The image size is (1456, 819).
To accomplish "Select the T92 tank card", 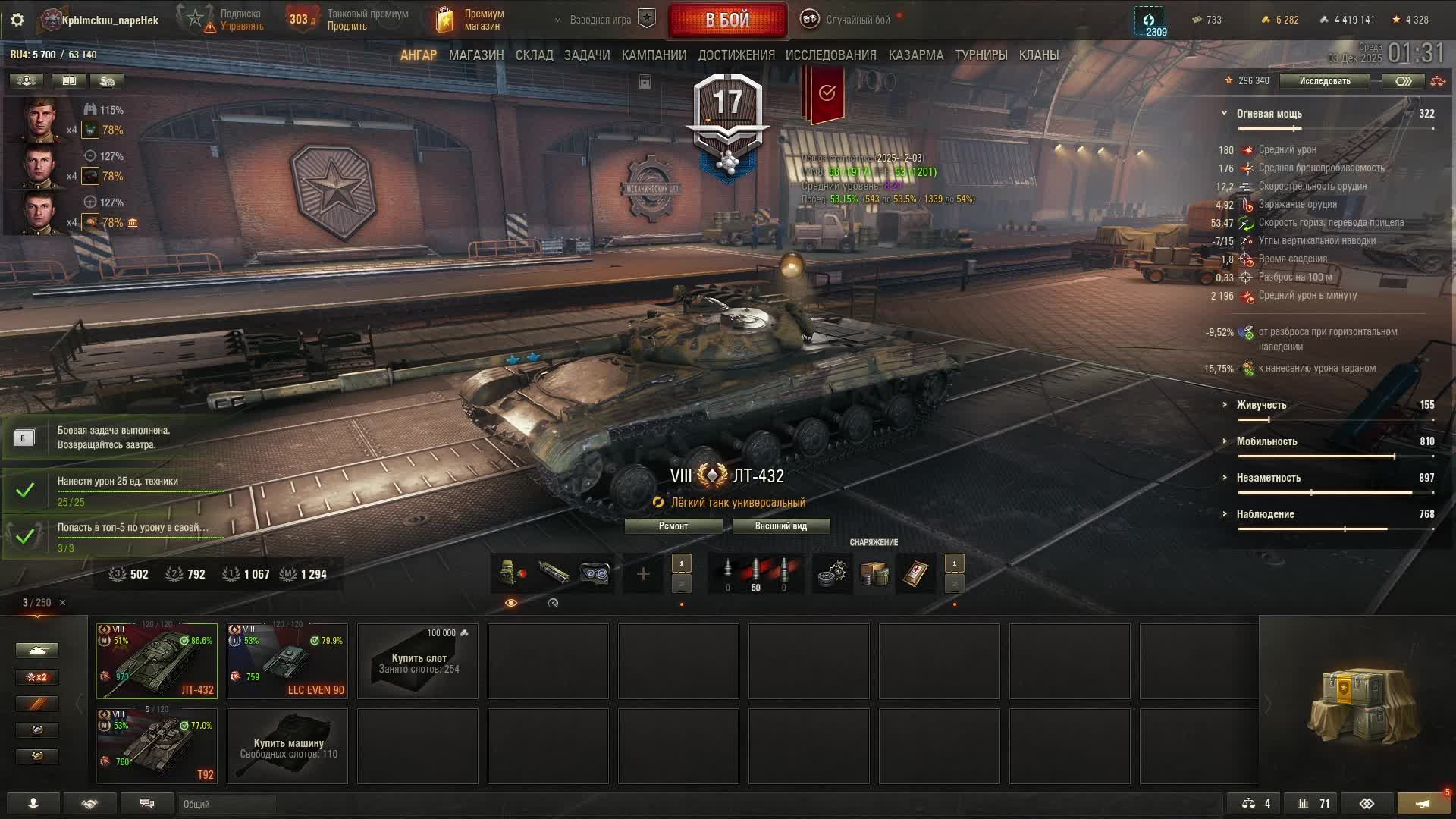I will [157, 745].
